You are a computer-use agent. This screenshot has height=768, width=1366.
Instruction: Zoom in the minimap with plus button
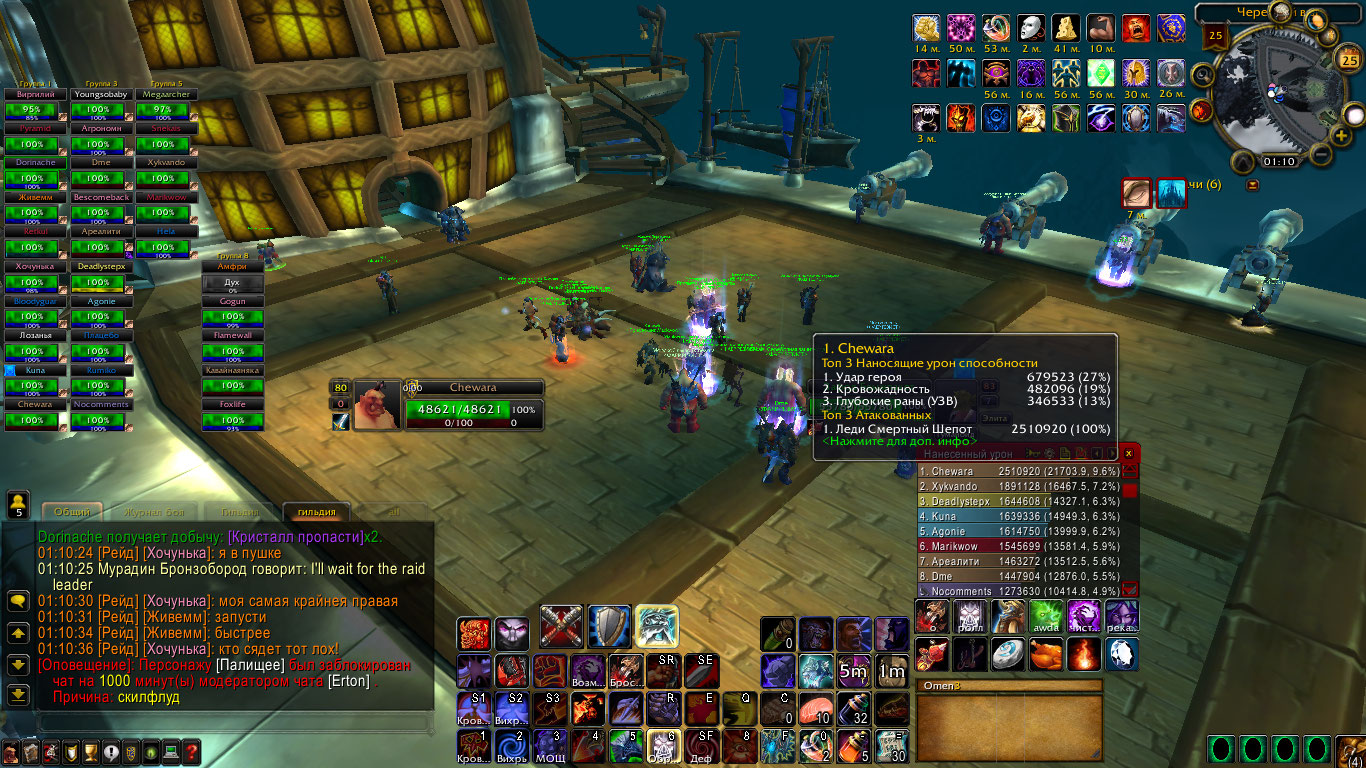[x=1341, y=135]
